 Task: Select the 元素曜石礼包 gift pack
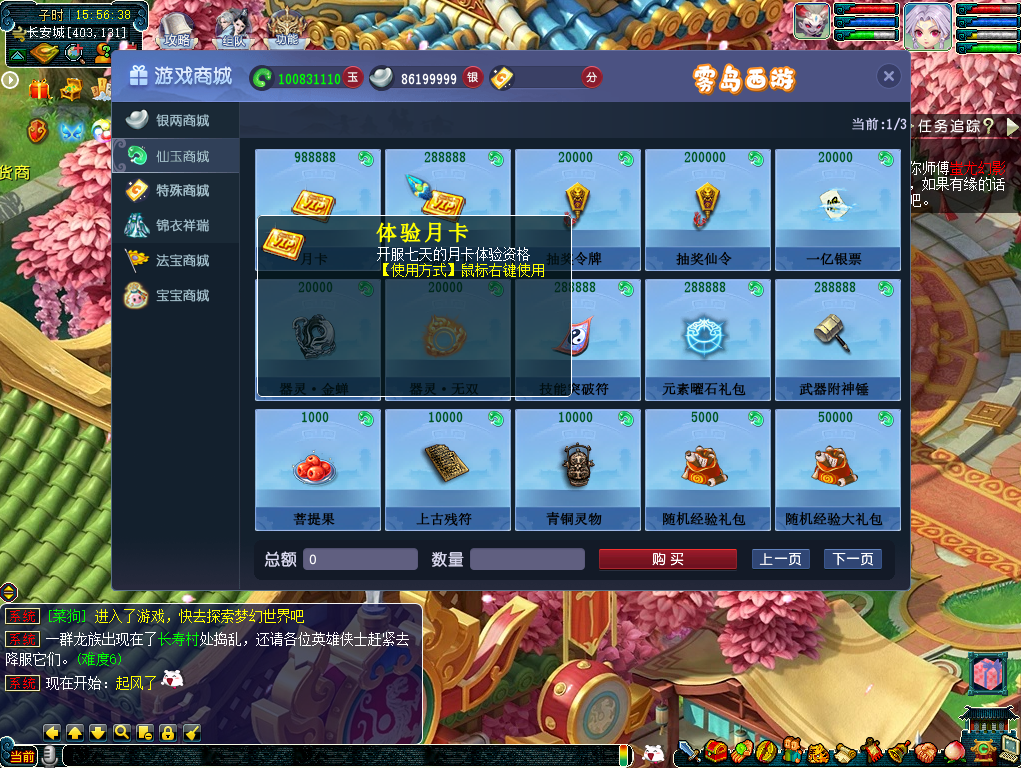pyautogui.click(x=707, y=339)
